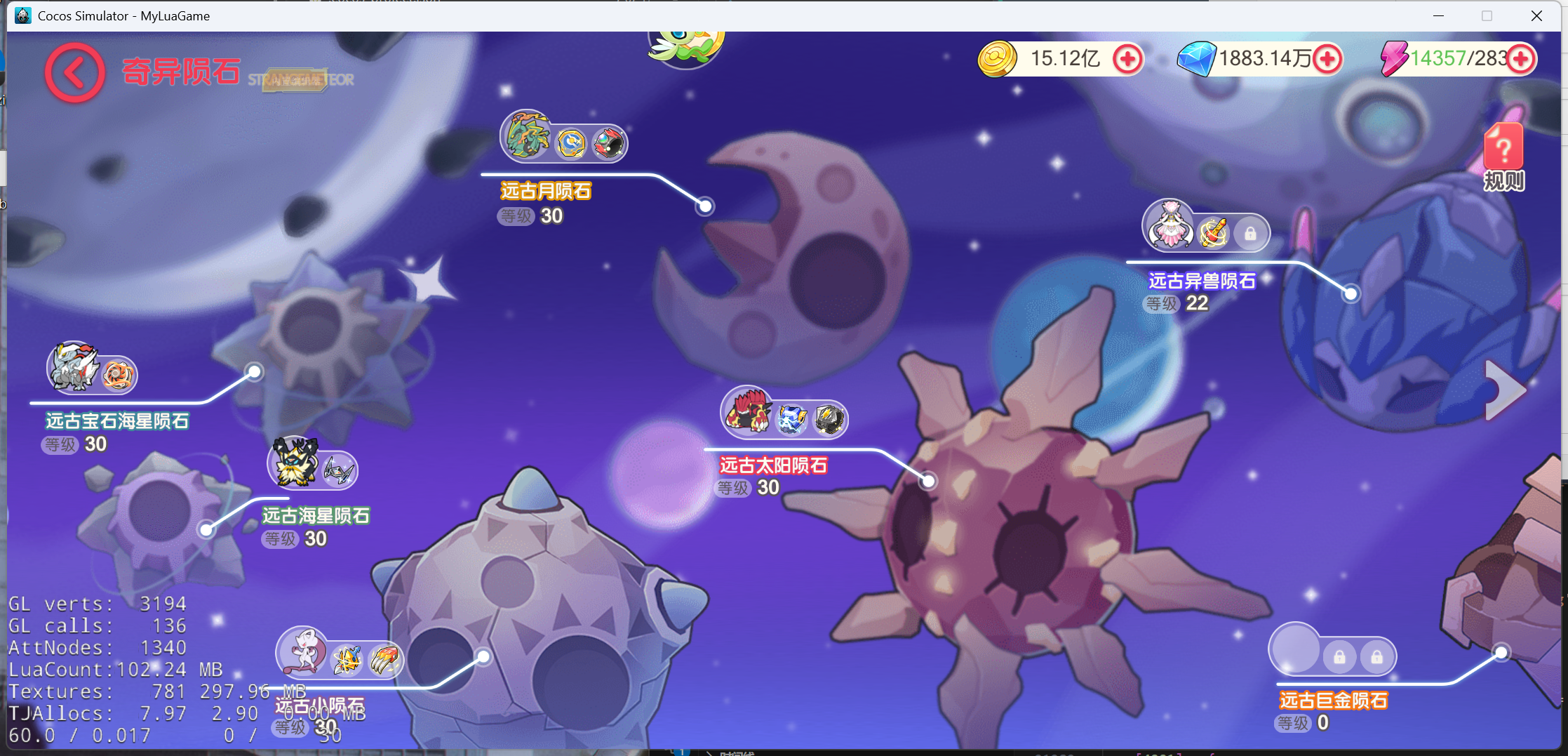The width and height of the screenshot is (1568, 756).
Task: Add pink lightning energy with plus button
Action: coord(1521,59)
